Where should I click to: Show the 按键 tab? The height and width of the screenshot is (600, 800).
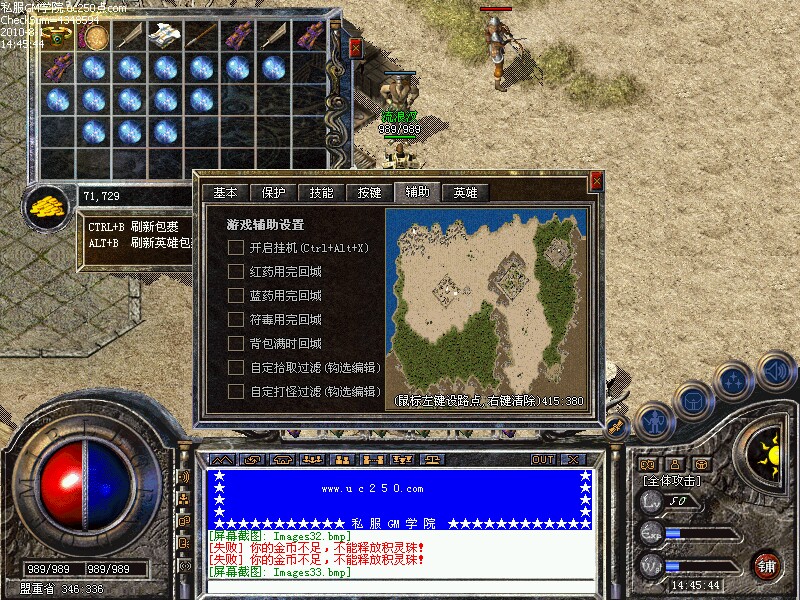369,193
